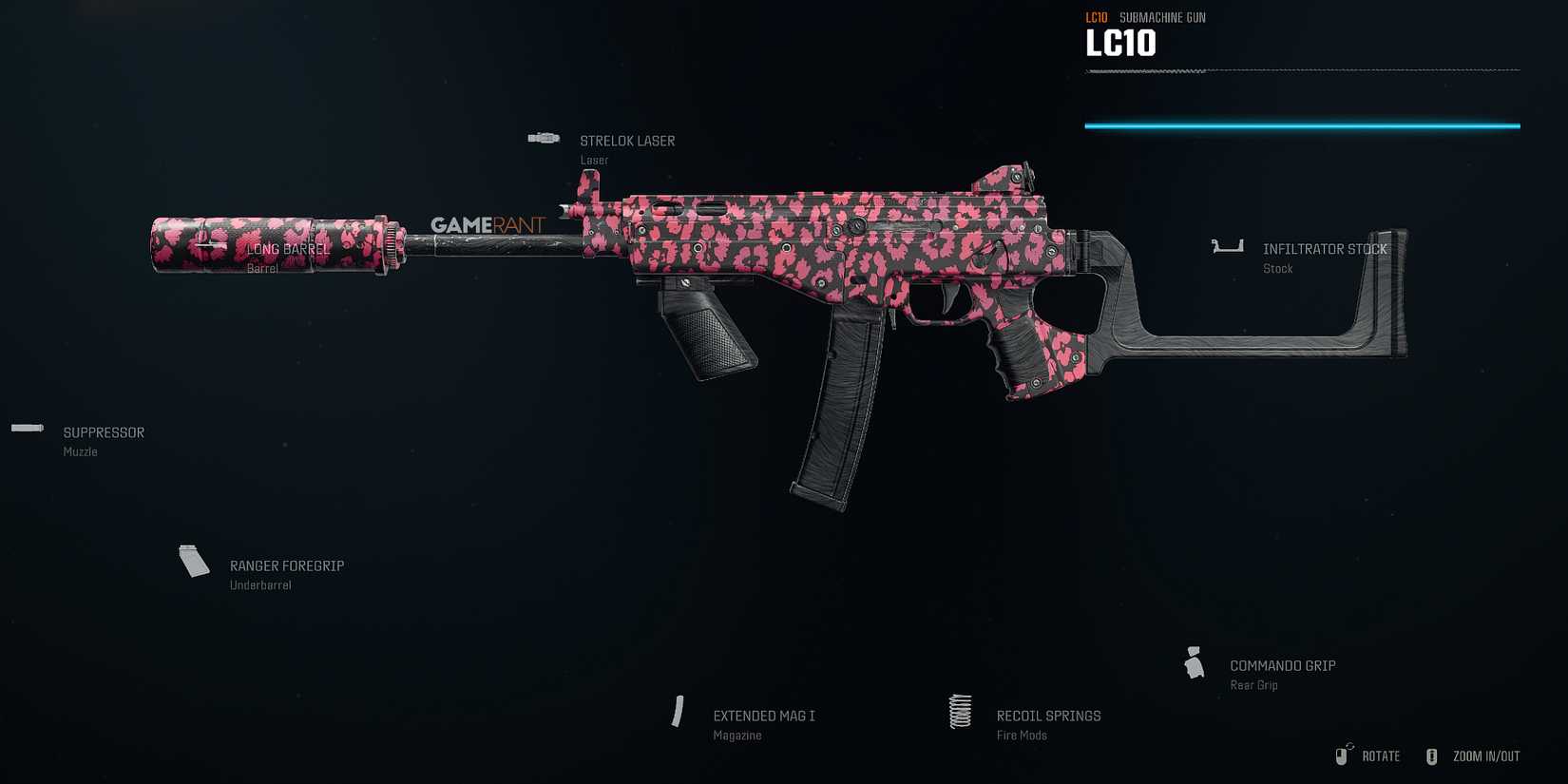Click the LC10 weapon title
The image size is (1568, 784).
click(1121, 43)
